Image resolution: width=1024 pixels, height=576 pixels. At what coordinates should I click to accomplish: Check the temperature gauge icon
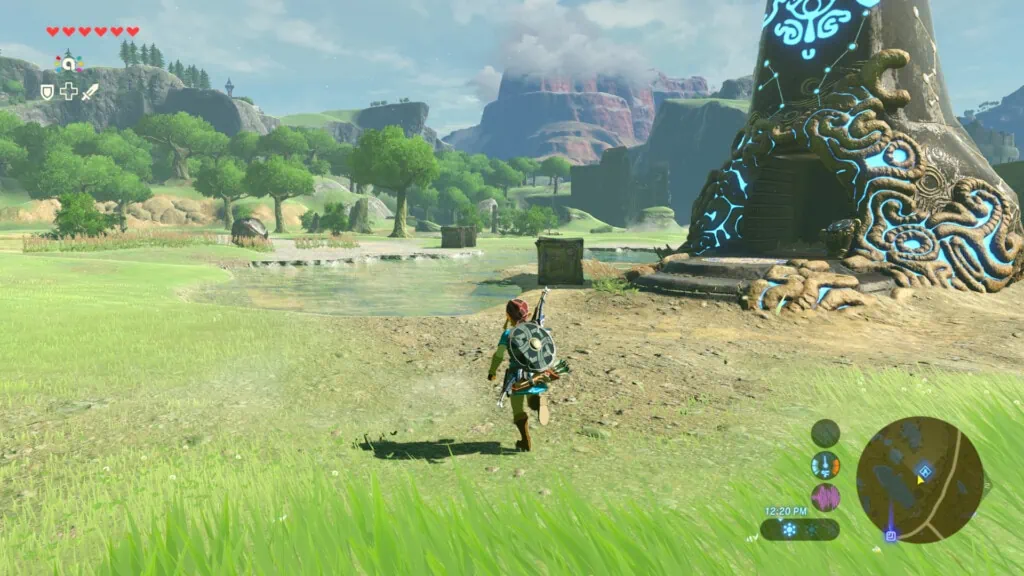click(x=825, y=465)
